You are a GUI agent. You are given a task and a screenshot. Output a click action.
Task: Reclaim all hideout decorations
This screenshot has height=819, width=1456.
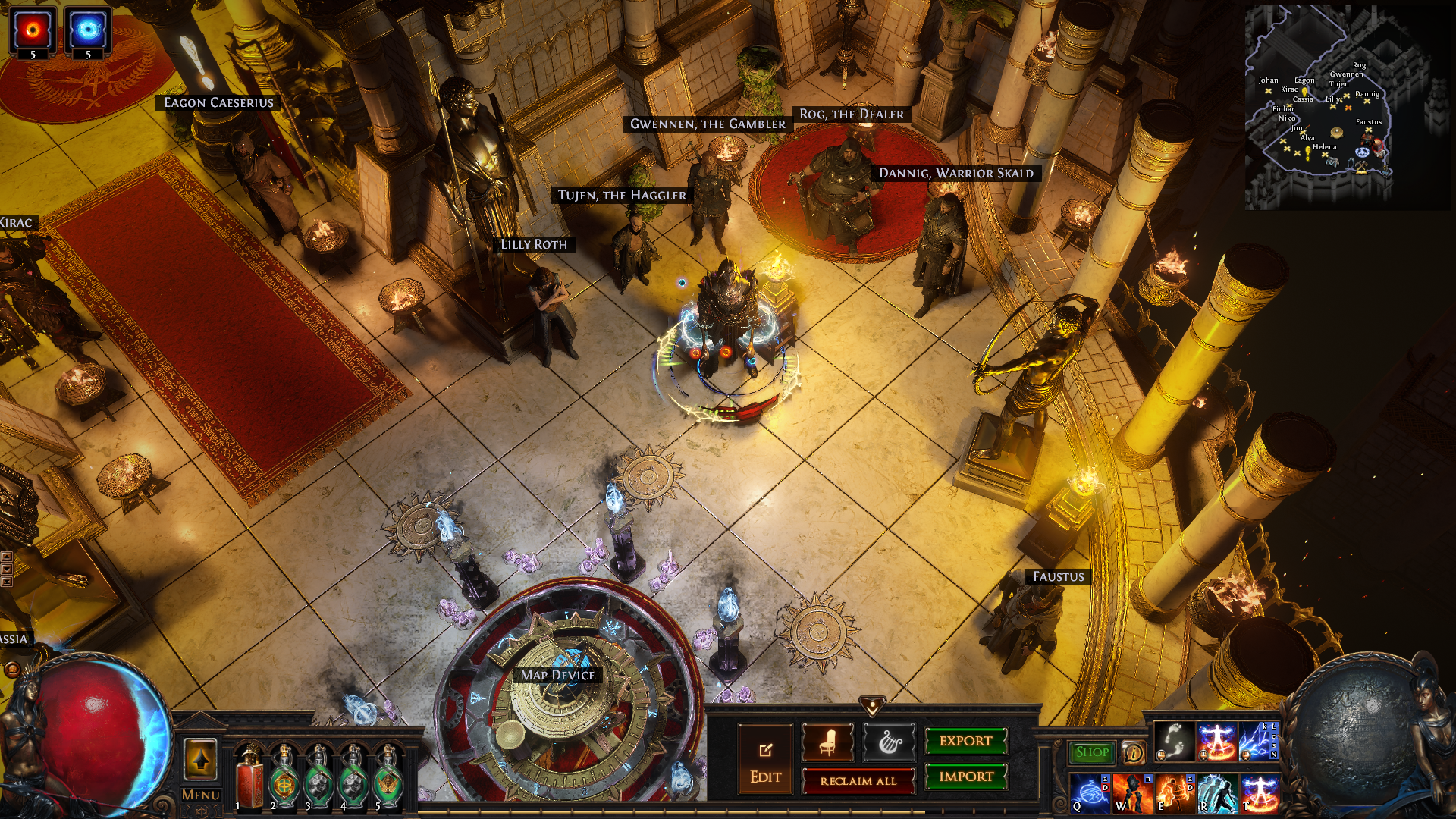(x=858, y=780)
